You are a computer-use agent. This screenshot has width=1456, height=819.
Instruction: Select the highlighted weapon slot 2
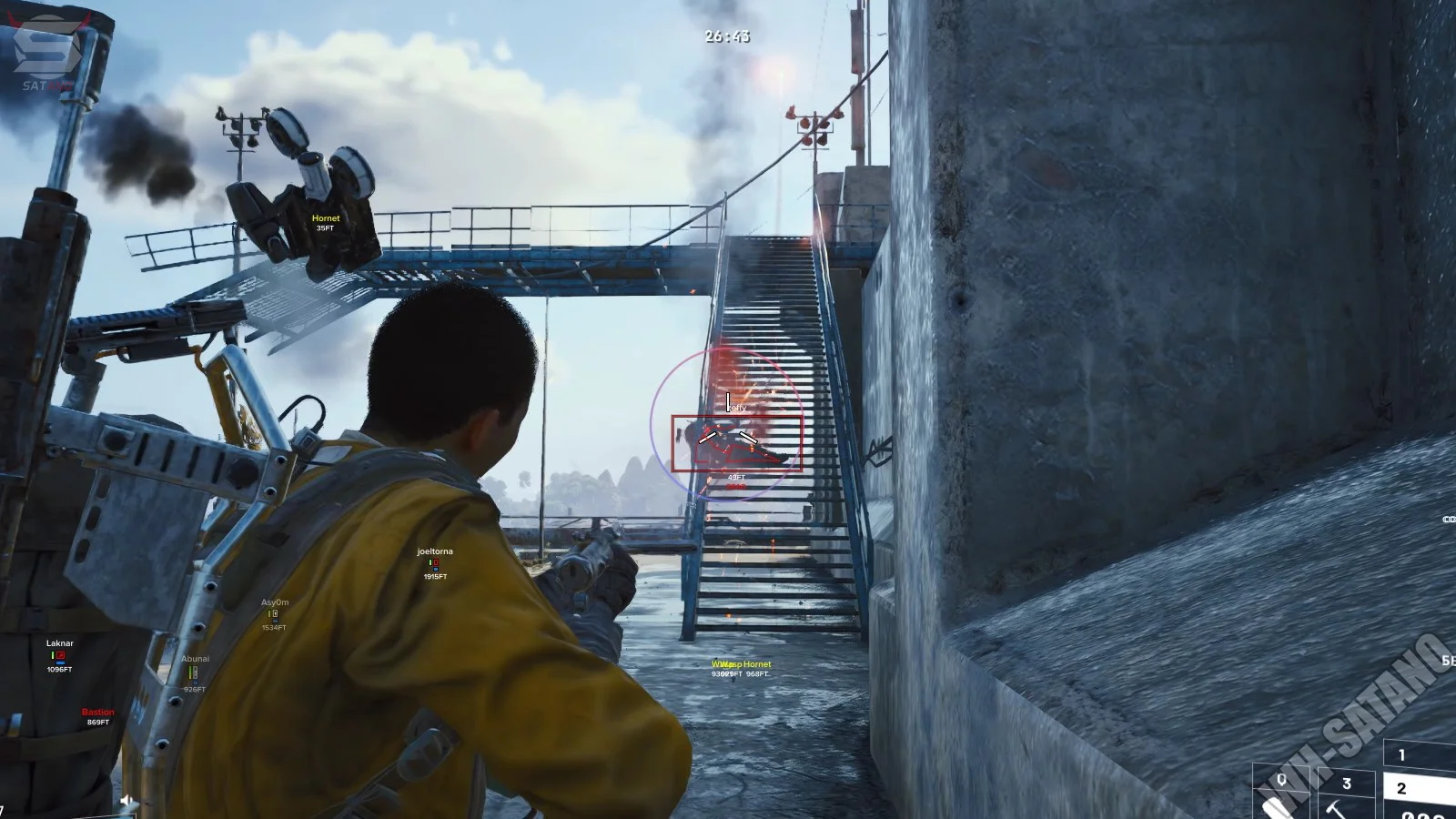point(1418,788)
